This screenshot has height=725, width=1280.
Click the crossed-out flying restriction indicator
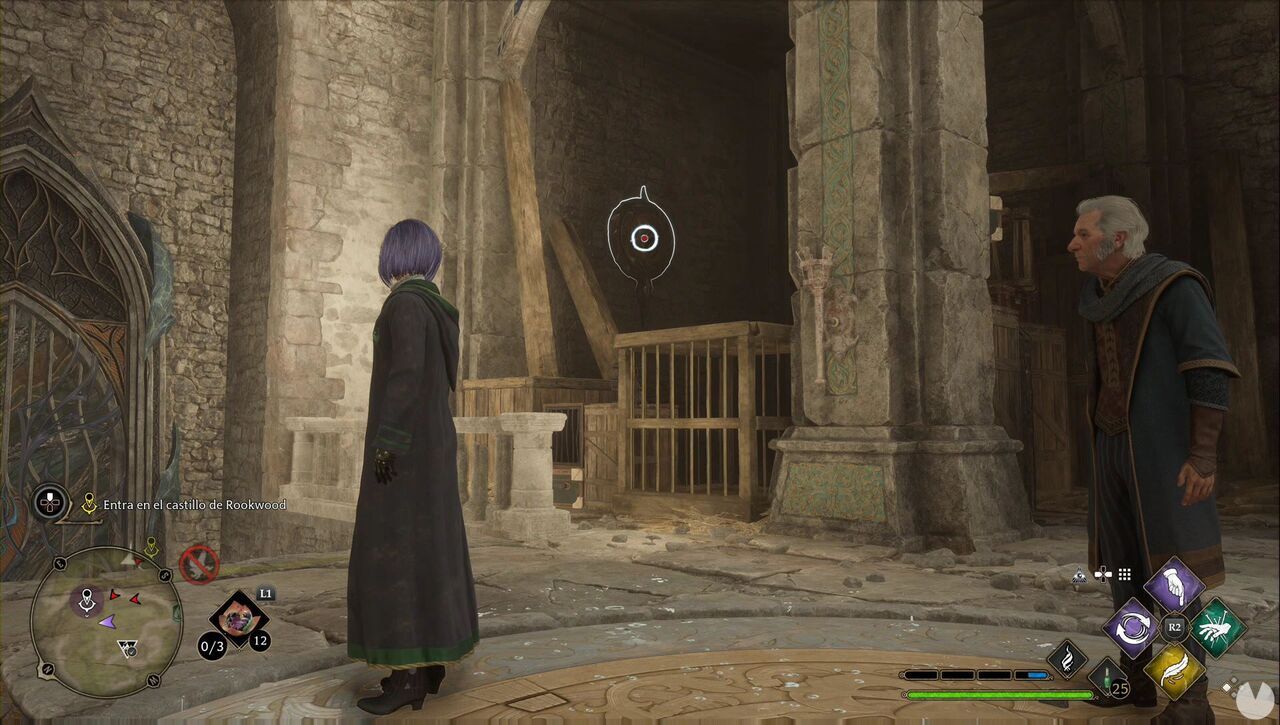[199, 564]
